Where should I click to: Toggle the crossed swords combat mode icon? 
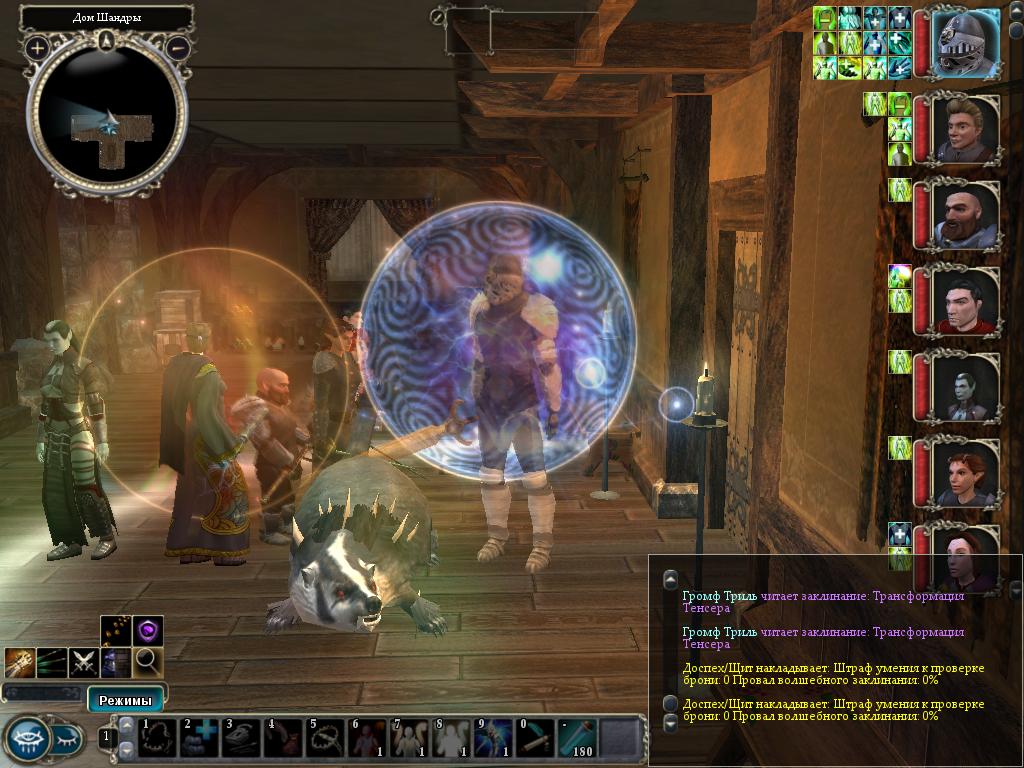click(84, 661)
